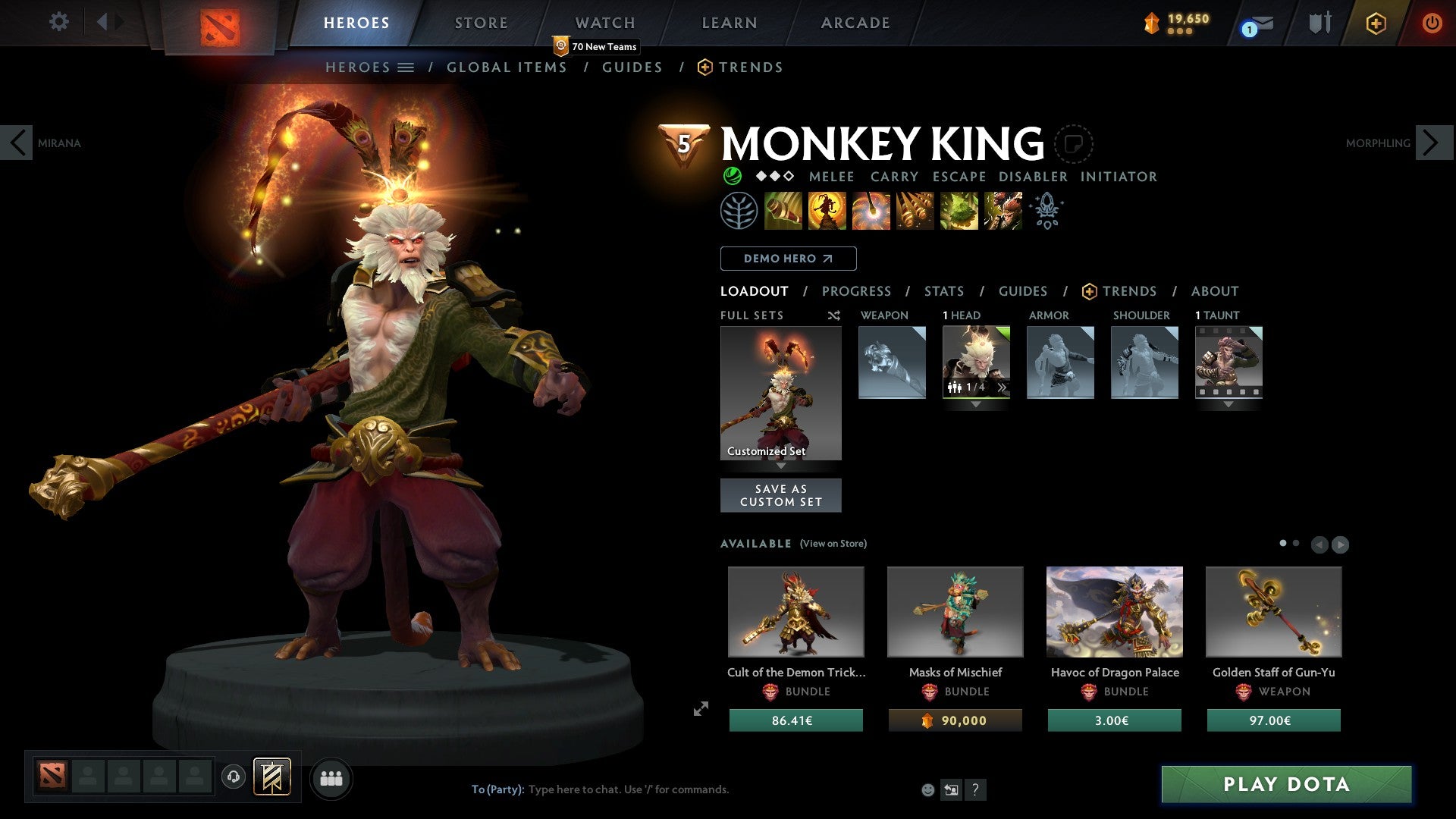This screenshot has width=1456, height=819.
Task: Switch to the STORE tab
Action: [x=481, y=23]
